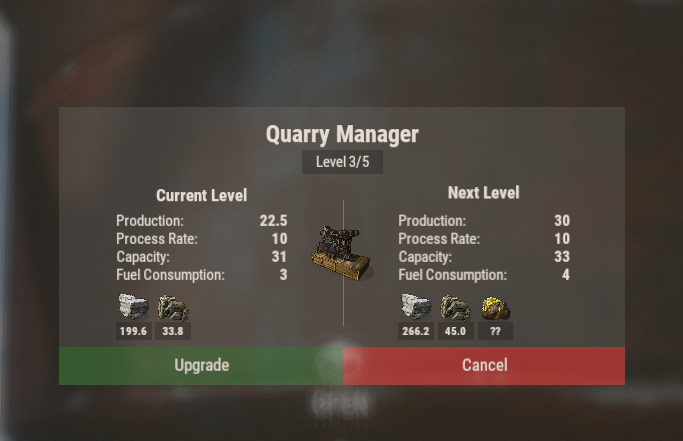Cancel the quarry upgrade dialog
The image size is (683, 441).
pos(484,366)
